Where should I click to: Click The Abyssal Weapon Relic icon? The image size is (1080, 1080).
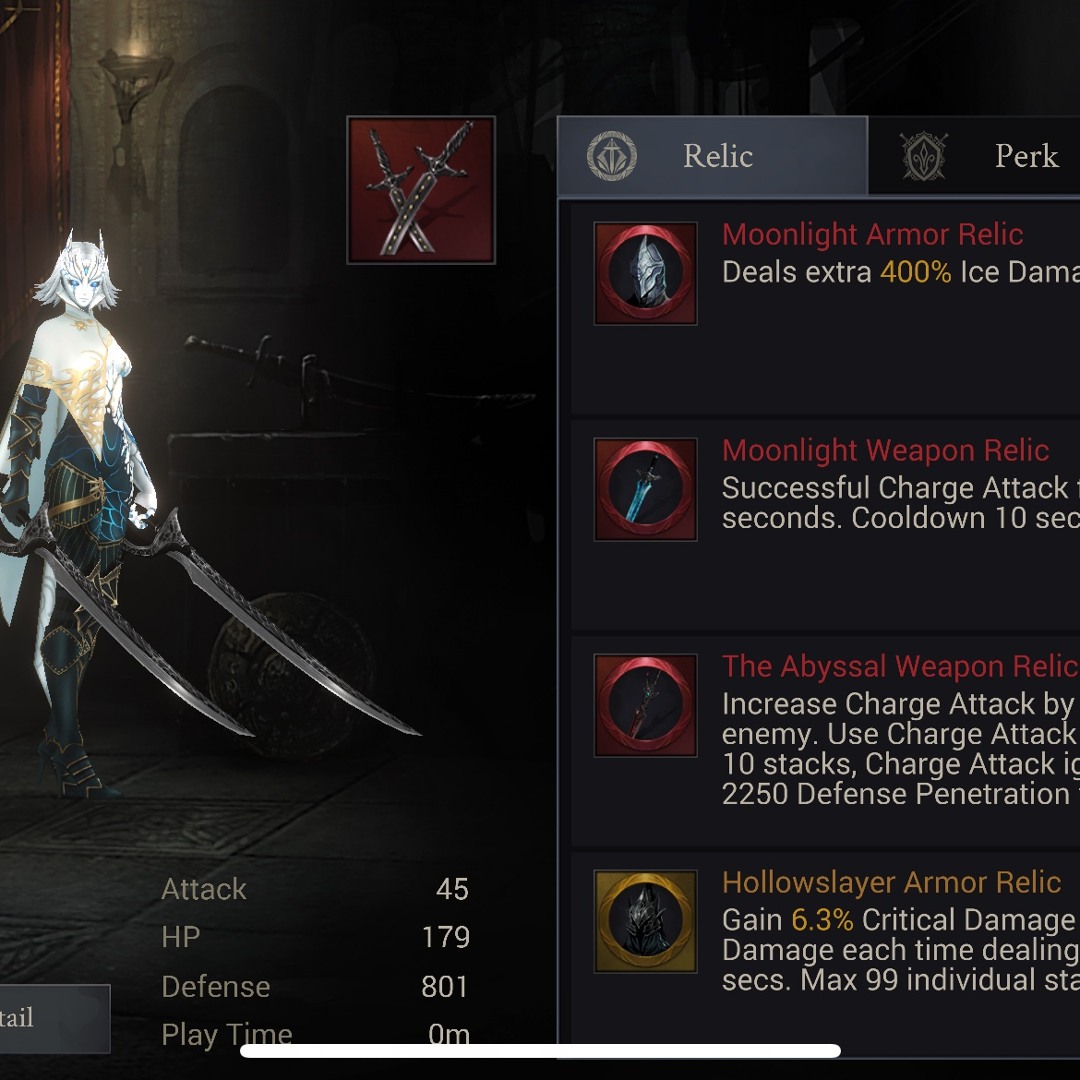[x=645, y=705]
